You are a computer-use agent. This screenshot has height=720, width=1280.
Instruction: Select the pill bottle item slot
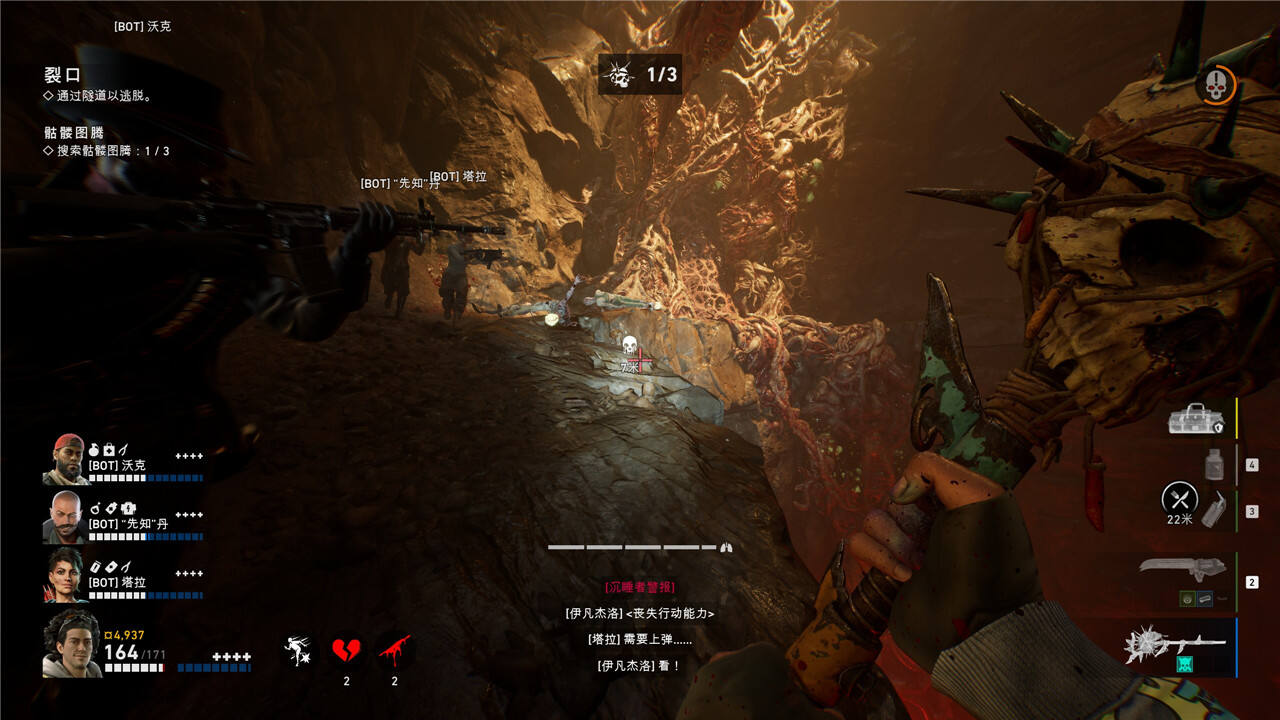pos(1214,464)
